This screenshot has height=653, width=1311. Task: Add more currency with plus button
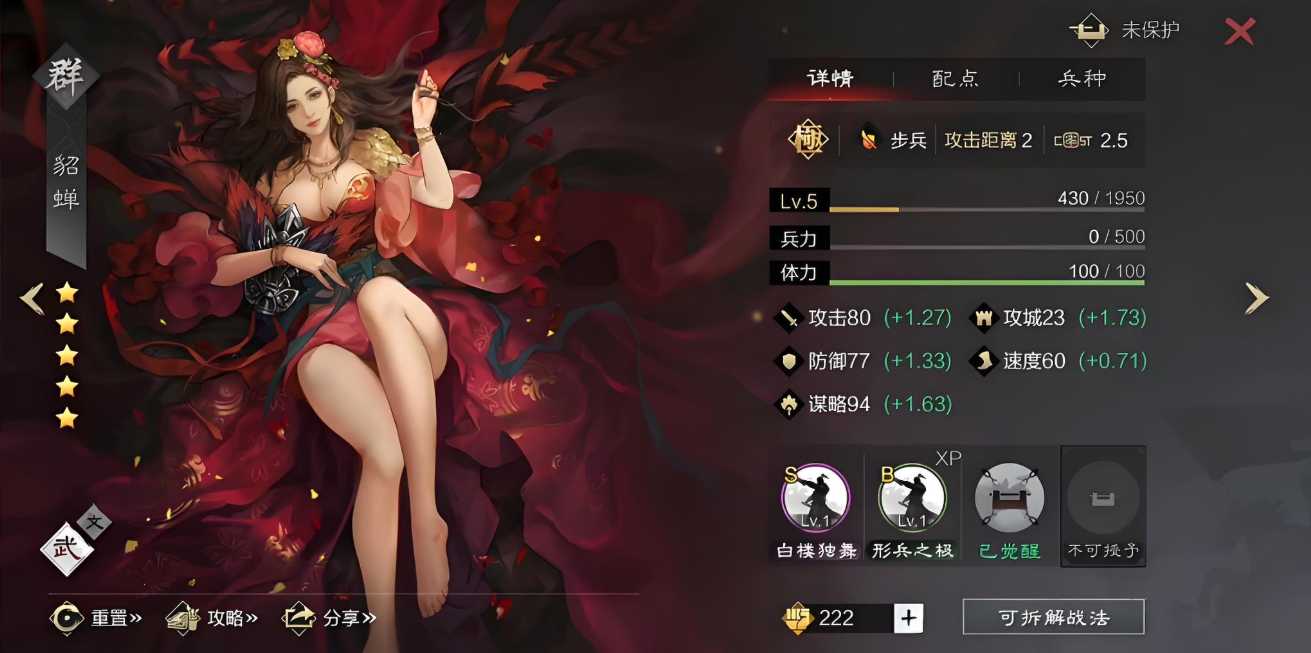click(x=908, y=618)
